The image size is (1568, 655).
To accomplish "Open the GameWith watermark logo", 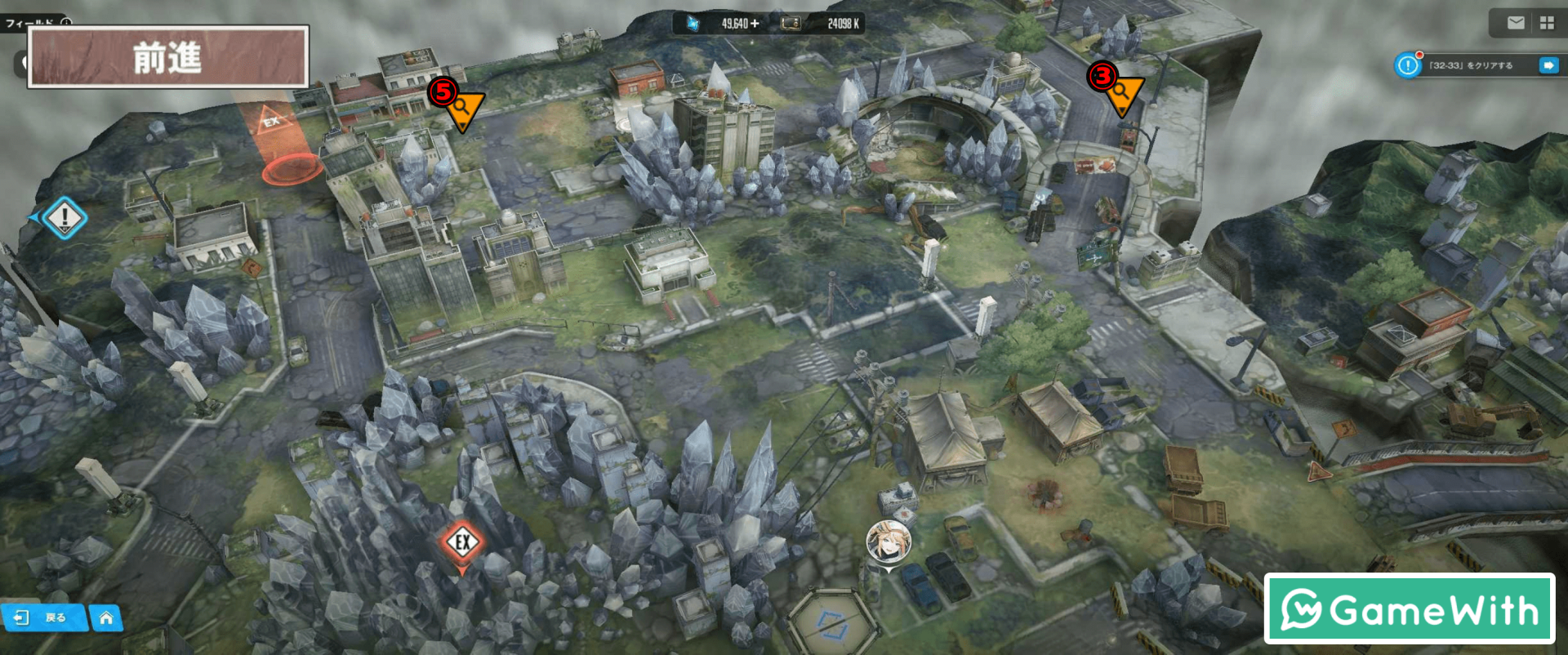I will click(x=1410, y=609).
